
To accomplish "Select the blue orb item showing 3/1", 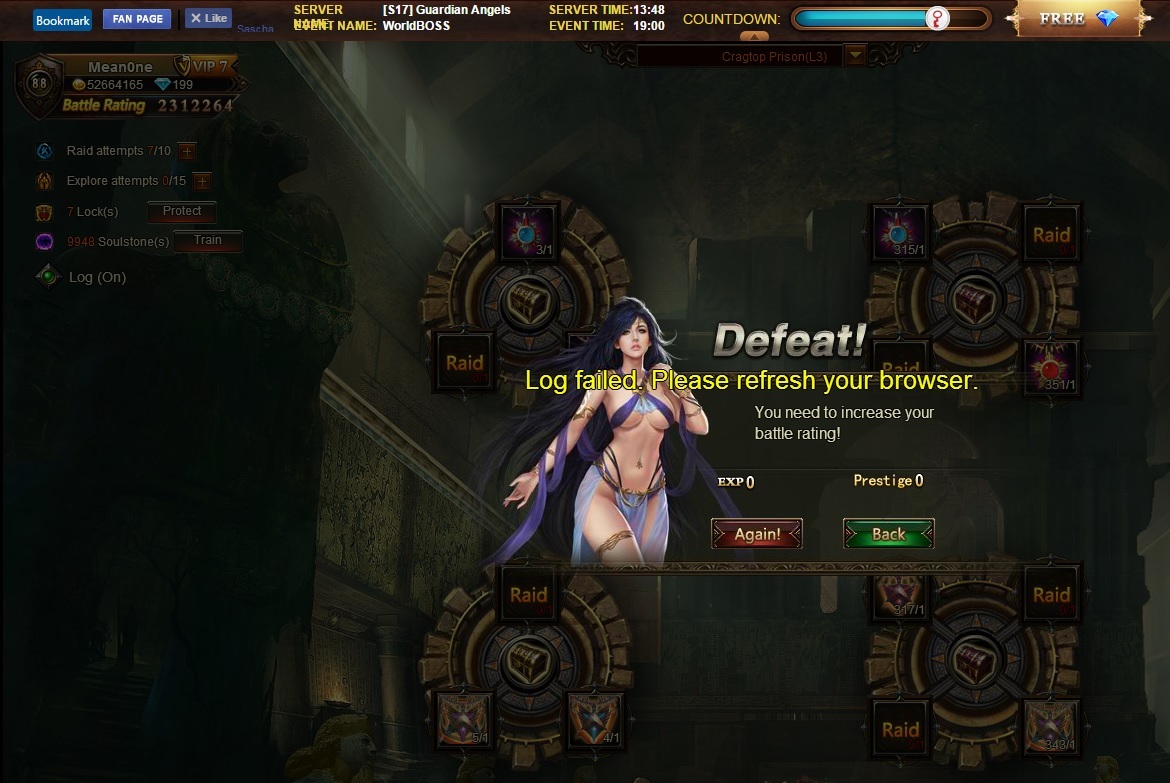I will (x=528, y=233).
